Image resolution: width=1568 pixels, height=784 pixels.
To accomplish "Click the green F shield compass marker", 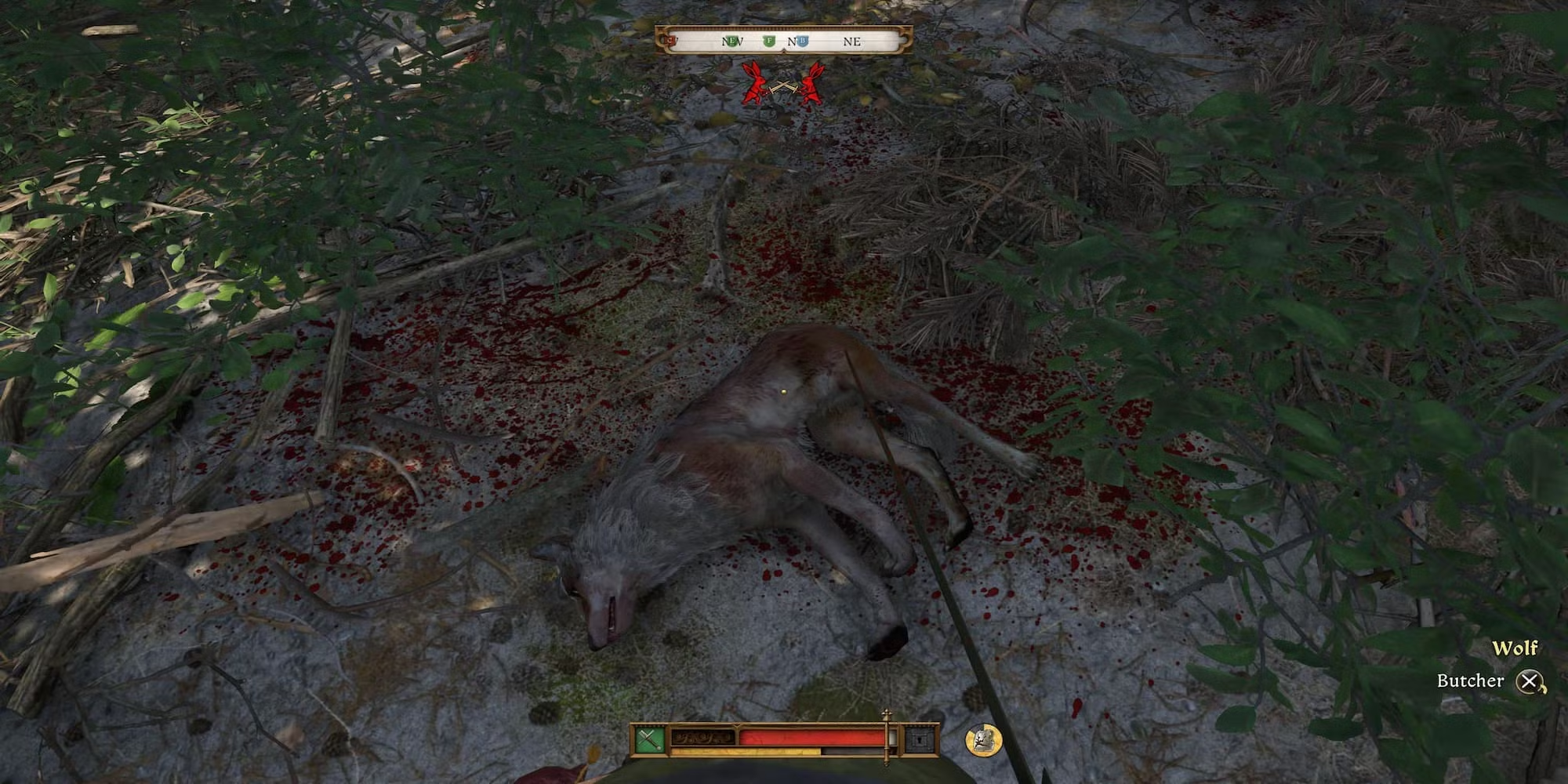I will pos(769,41).
